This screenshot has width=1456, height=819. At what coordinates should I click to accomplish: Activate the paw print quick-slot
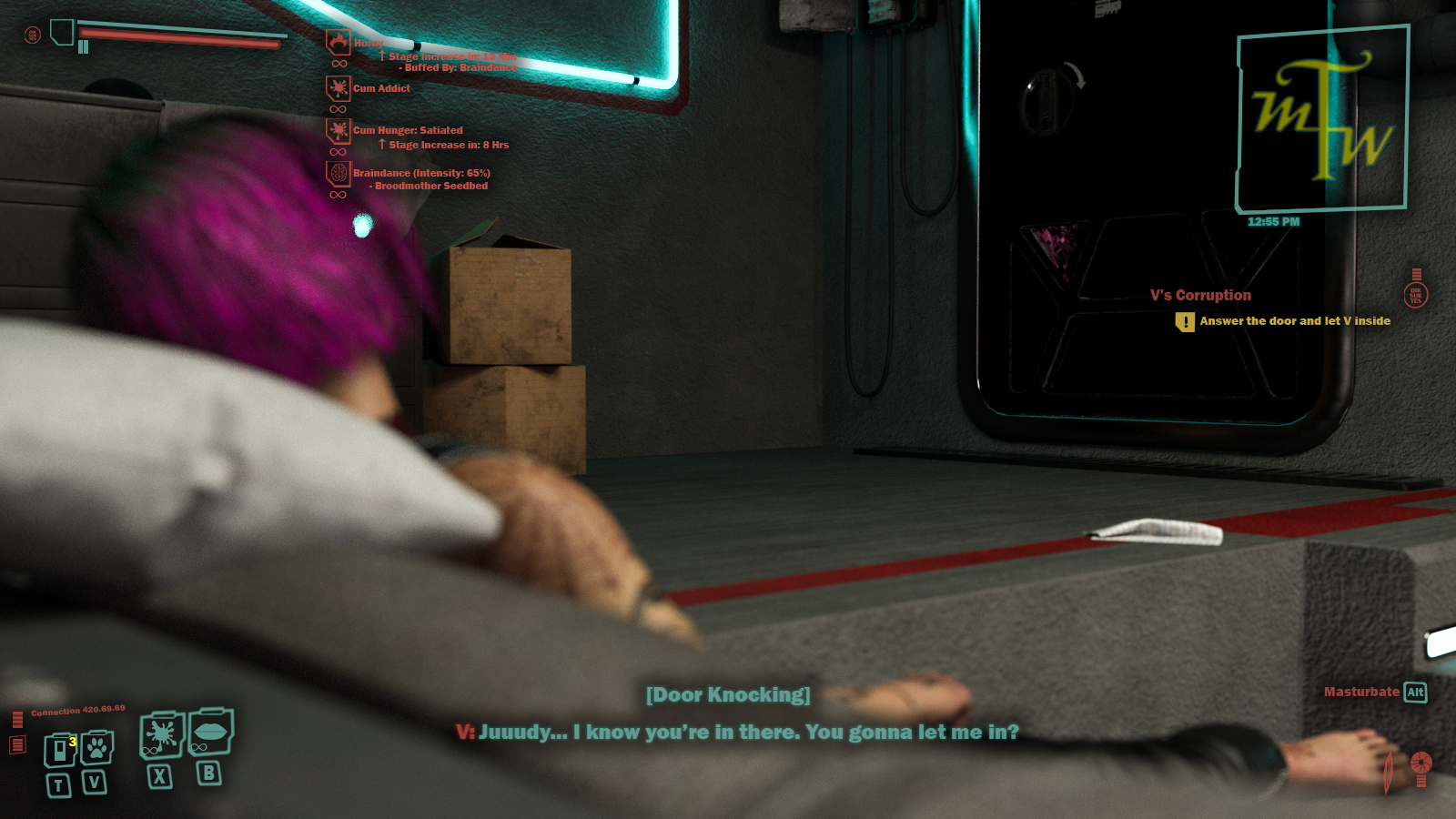96,748
